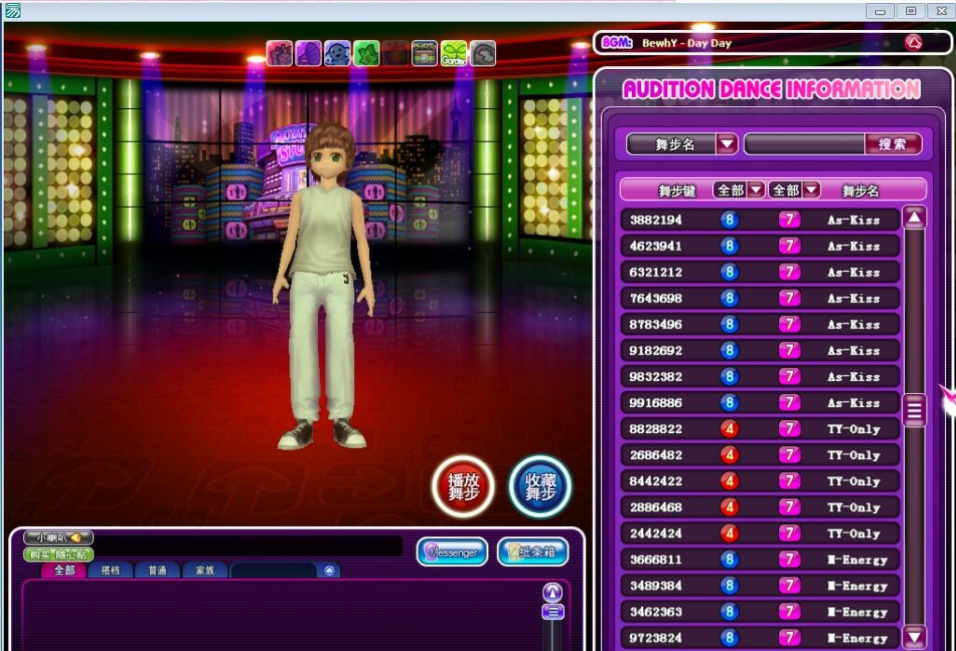Pick dance row 9916886 As-Kiss
The height and width of the screenshot is (651, 956).
tap(759, 403)
